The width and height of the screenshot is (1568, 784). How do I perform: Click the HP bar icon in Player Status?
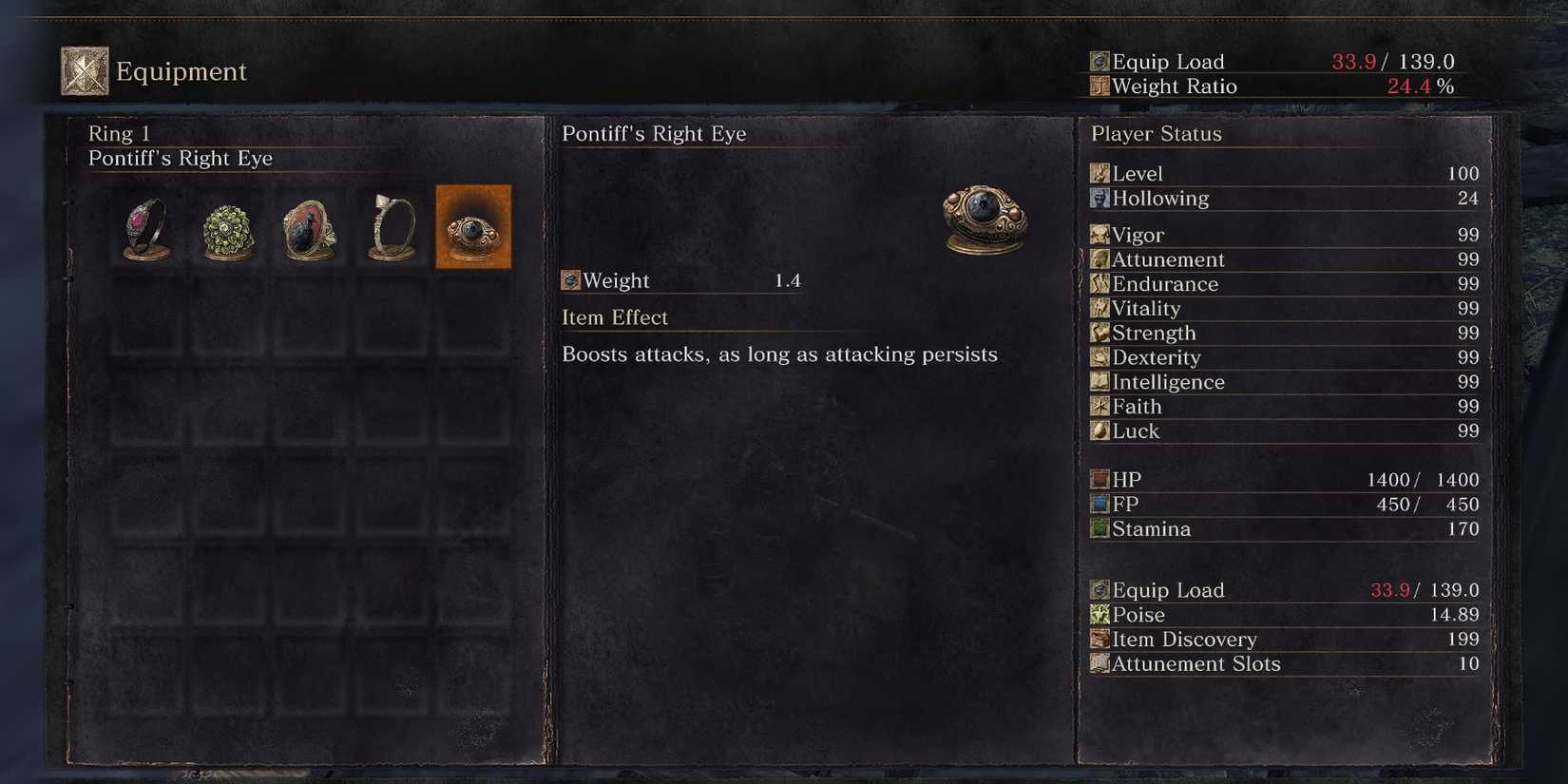coord(1099,478)
